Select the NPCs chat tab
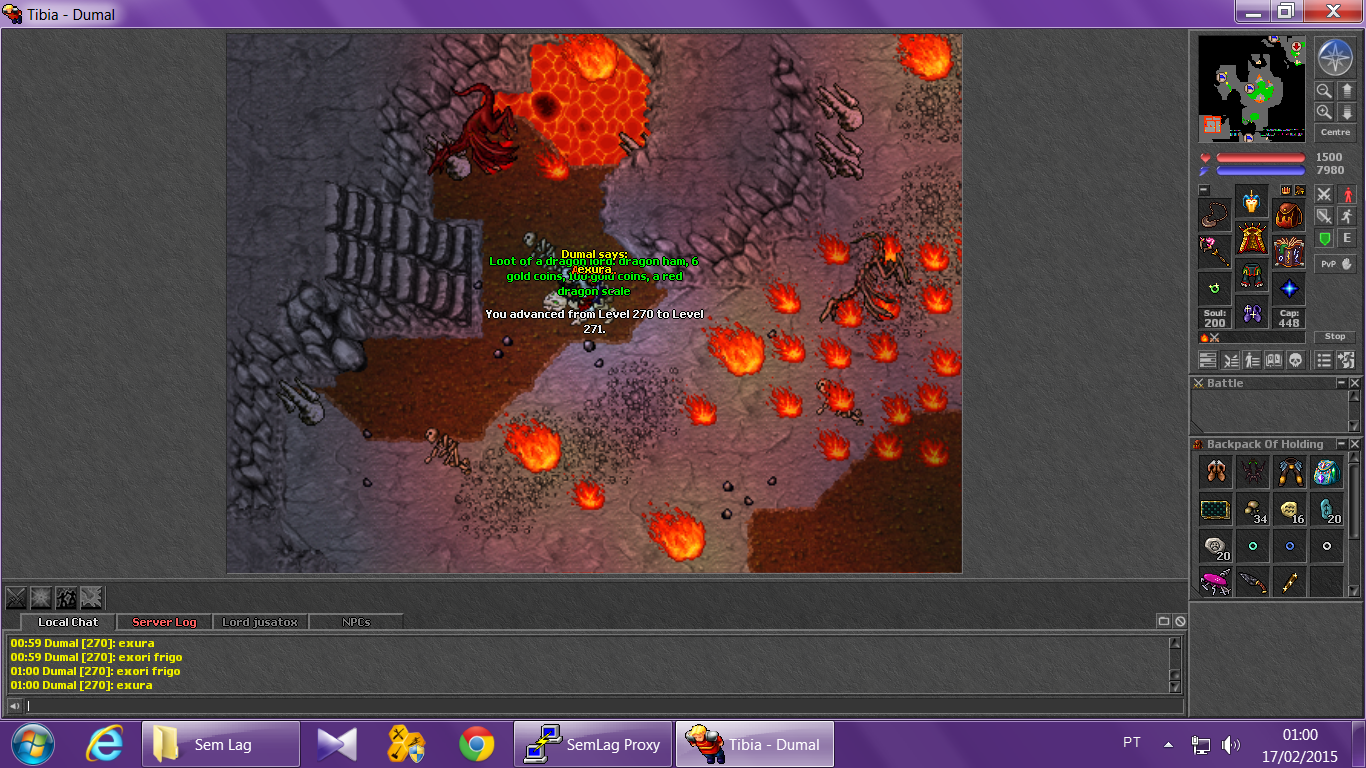The image size is (1366, 768). coord(356,622)
